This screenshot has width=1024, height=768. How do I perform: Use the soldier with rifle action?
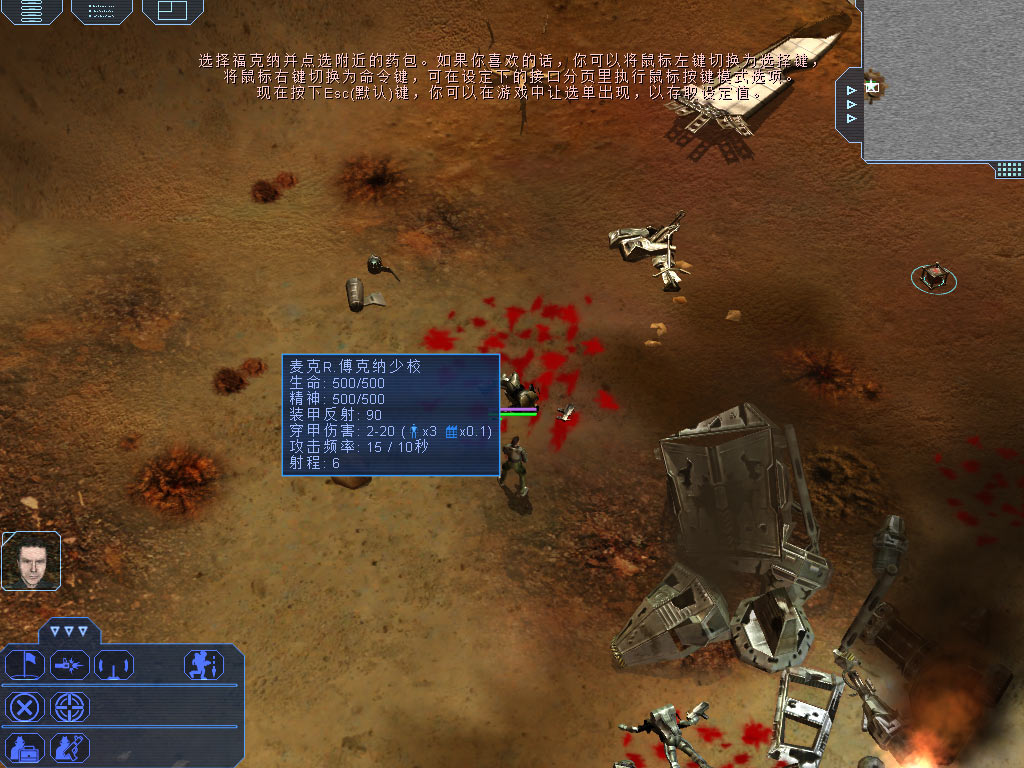click(69, 747)
